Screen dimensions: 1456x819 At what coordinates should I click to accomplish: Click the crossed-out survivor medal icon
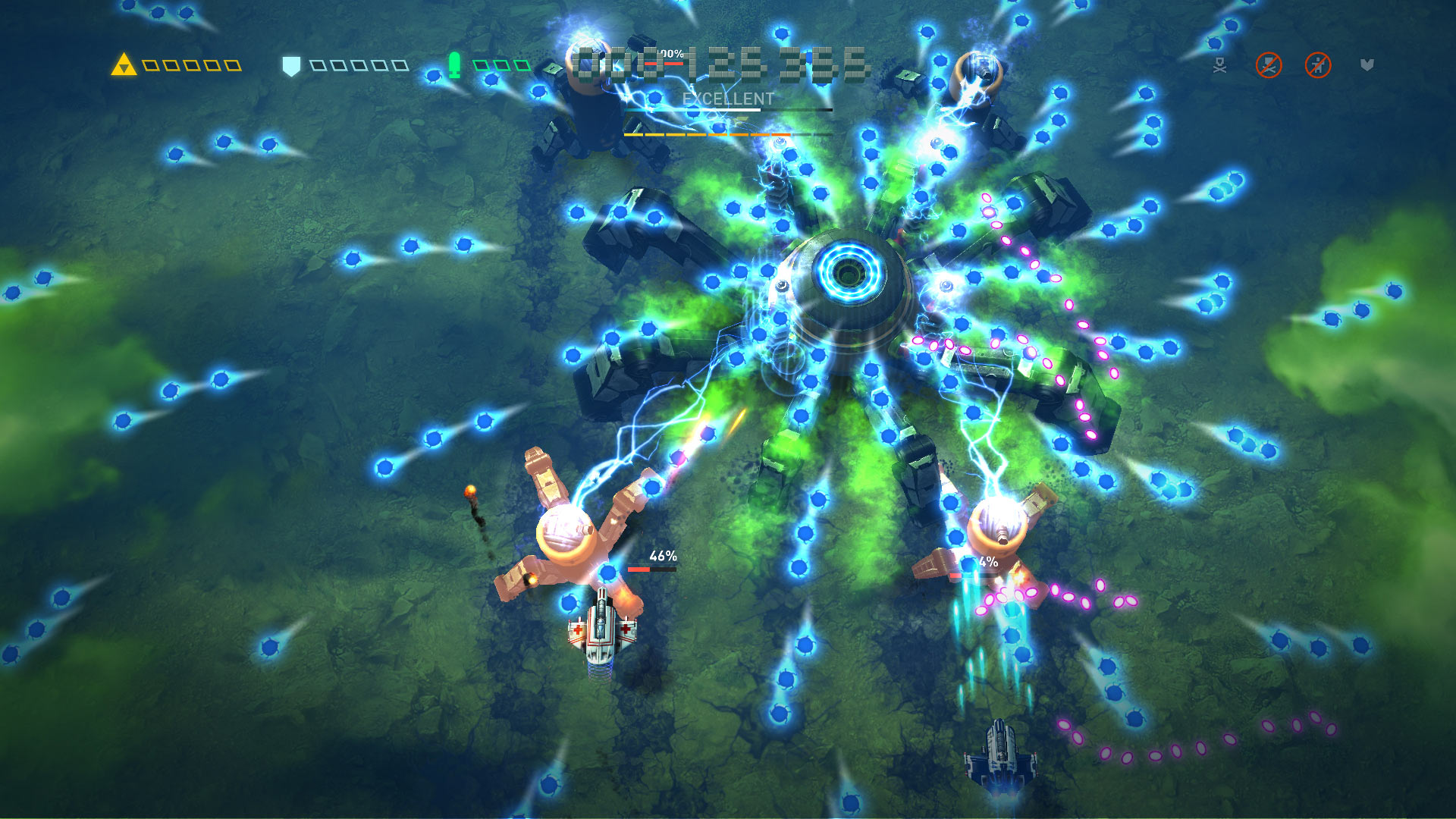1319,65
